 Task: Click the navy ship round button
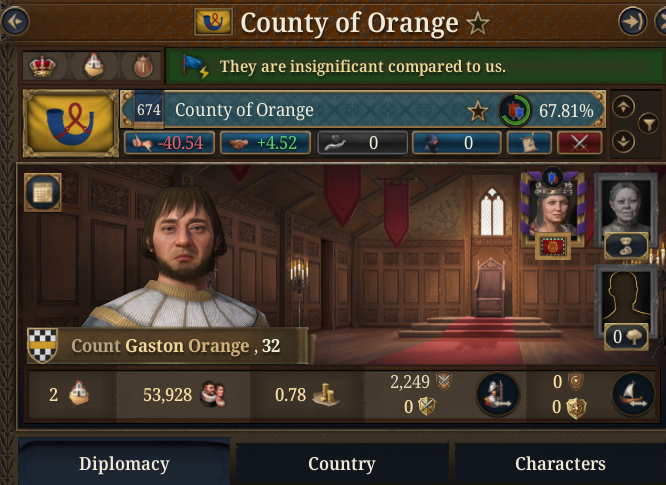tap(633, 394)
